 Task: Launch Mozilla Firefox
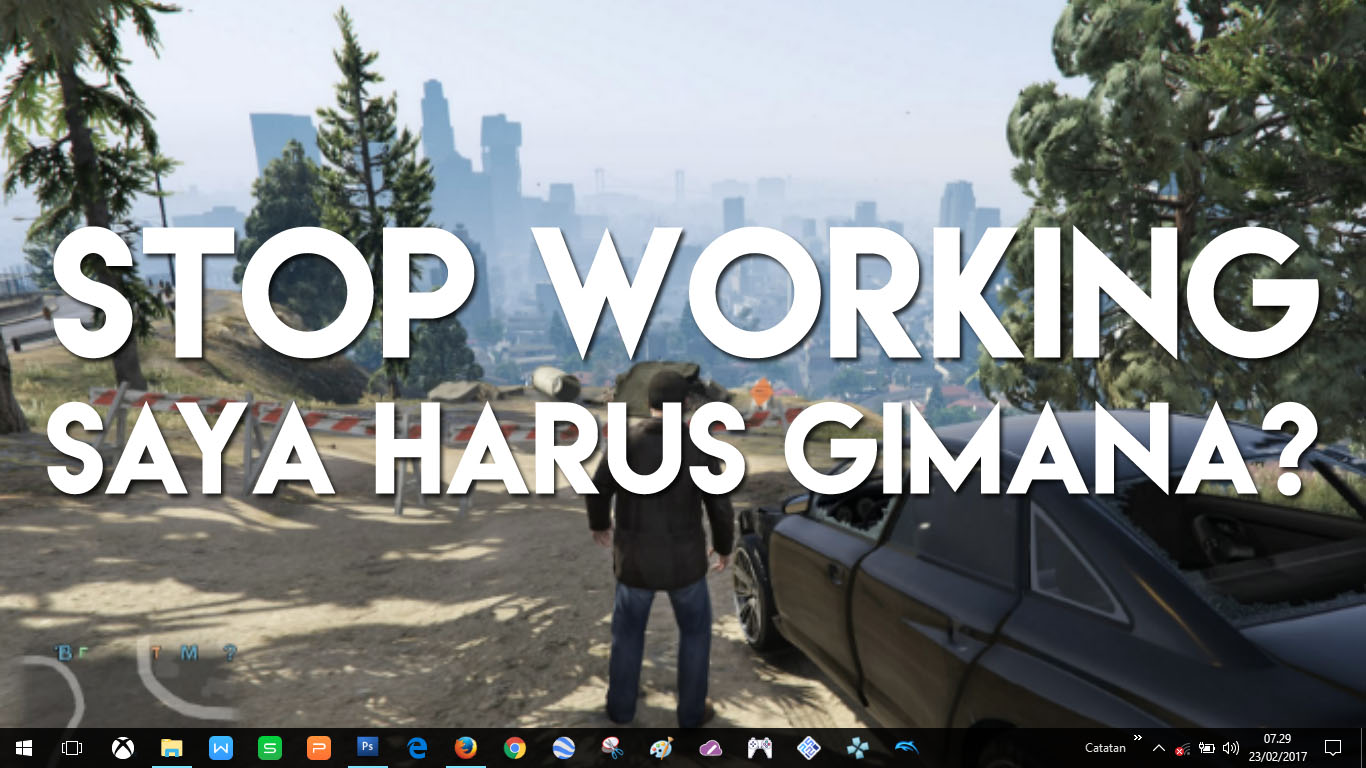point(464,748)
